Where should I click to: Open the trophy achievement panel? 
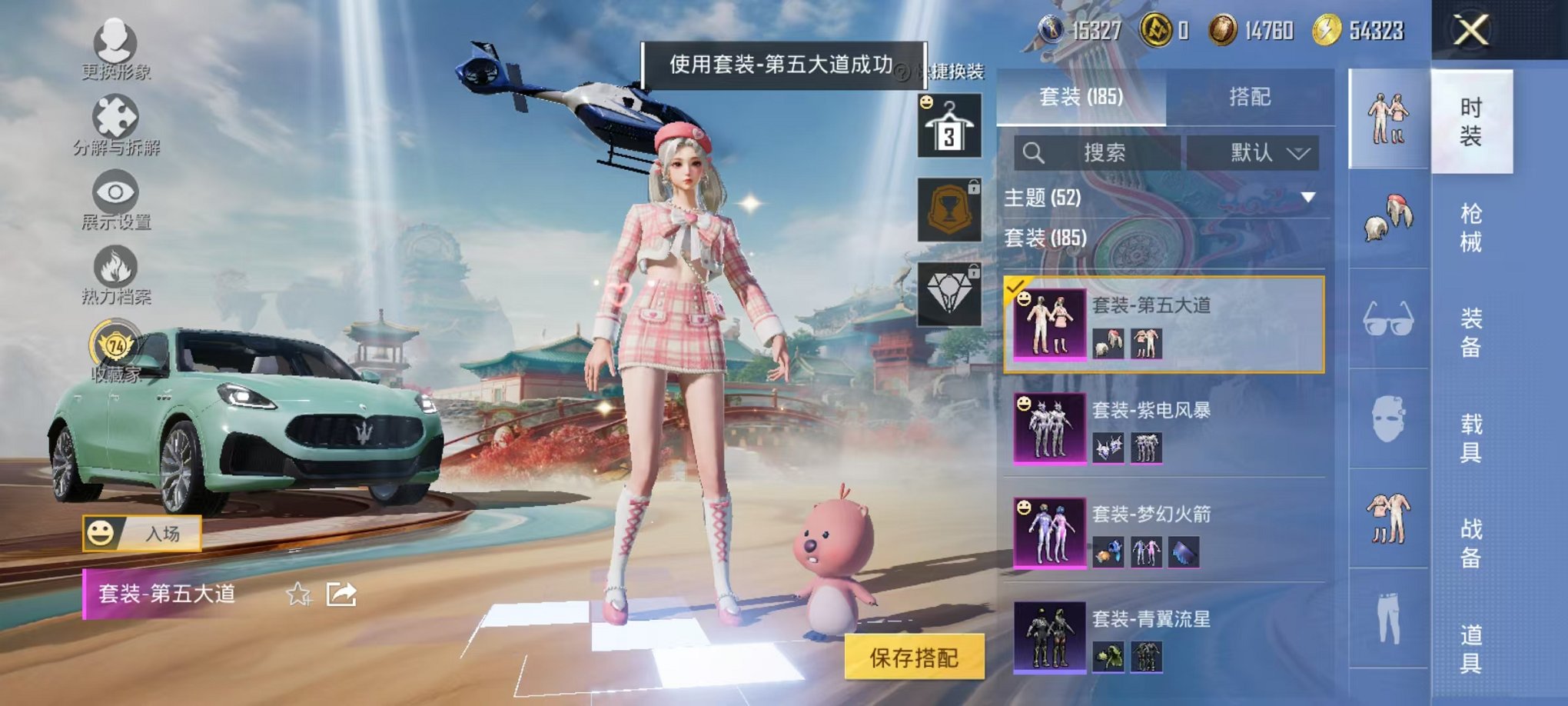point(949,208)
